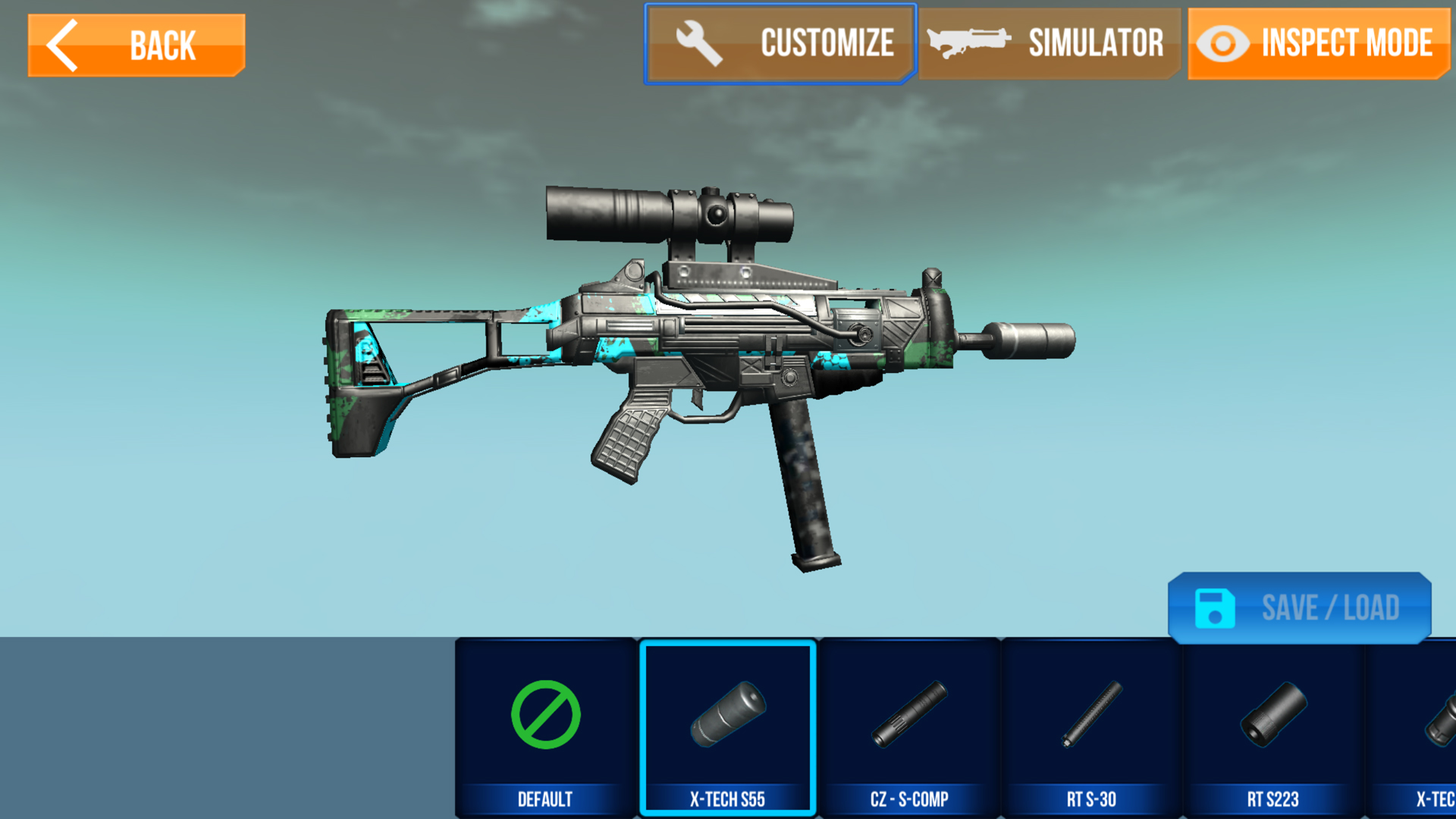Click the Inspect Mode button
Screen dimensions: 1456x819
pos(1316,43)
